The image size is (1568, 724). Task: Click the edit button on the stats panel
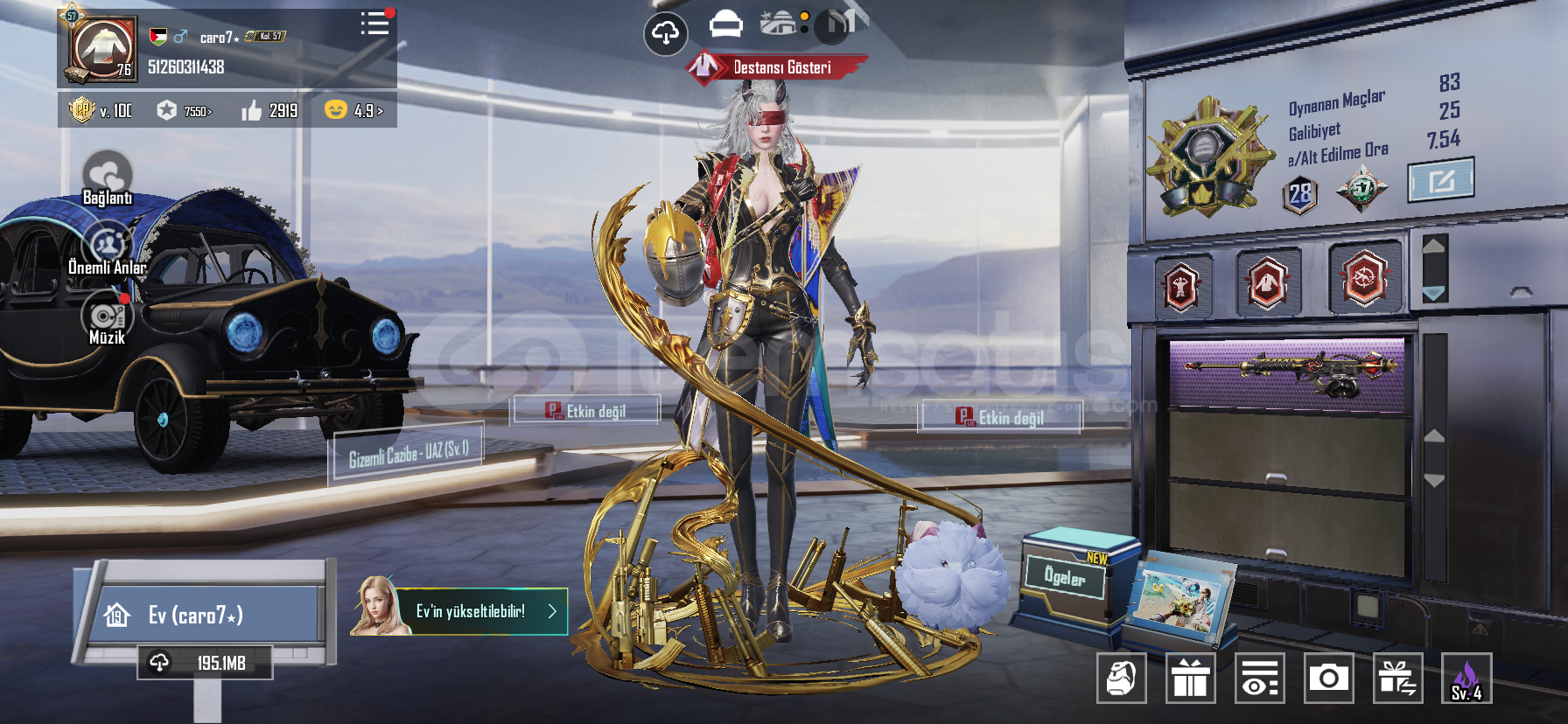(x=1441, y=180)
